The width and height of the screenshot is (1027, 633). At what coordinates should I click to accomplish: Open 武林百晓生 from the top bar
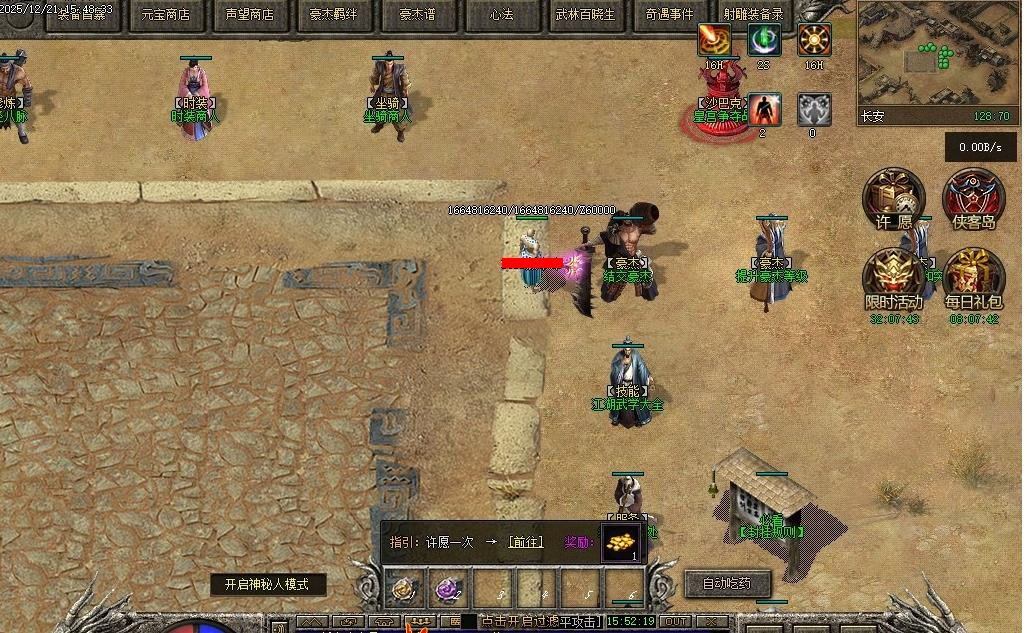pos(585,15)
